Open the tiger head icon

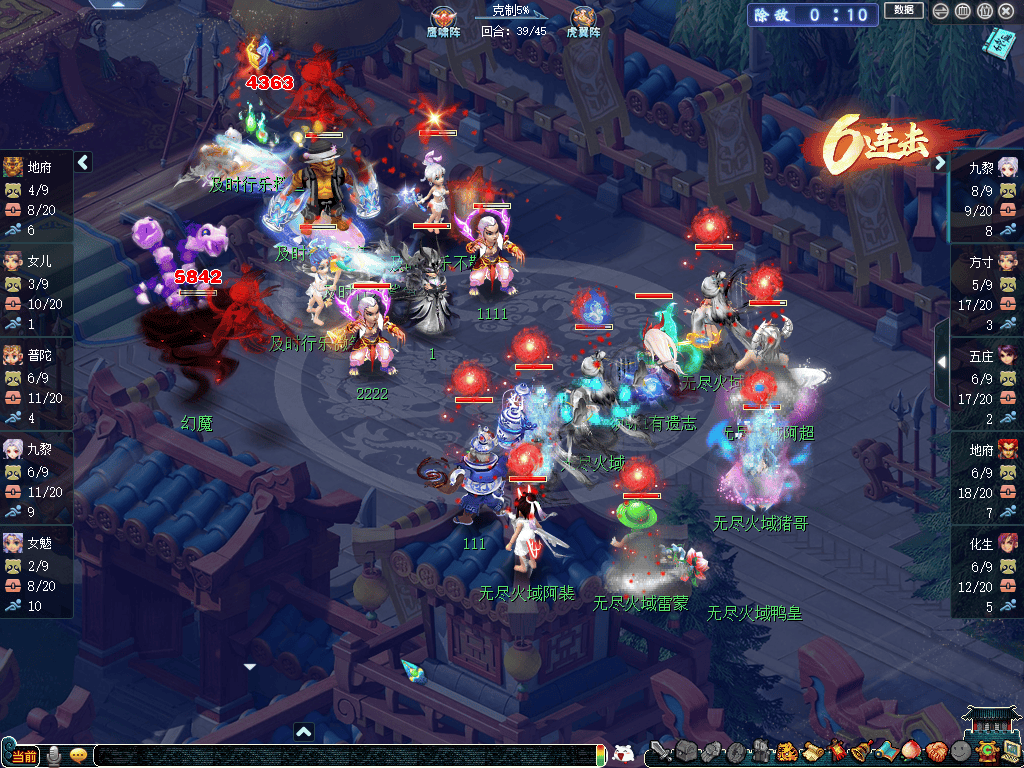(787, 752)
